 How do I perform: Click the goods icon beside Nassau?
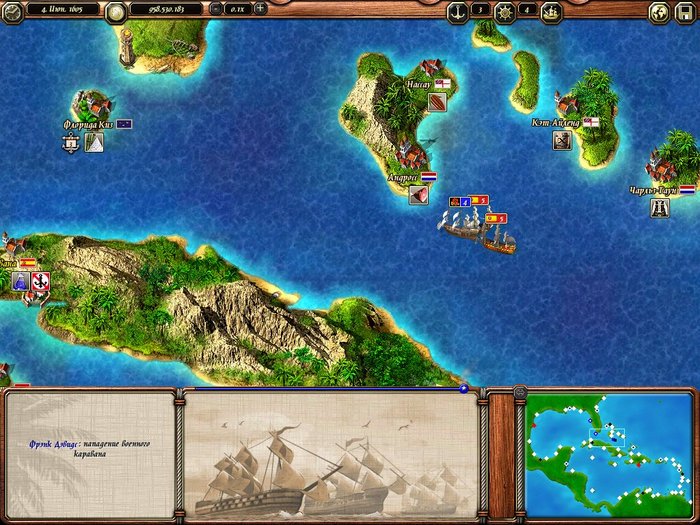(x=438, y=100)
